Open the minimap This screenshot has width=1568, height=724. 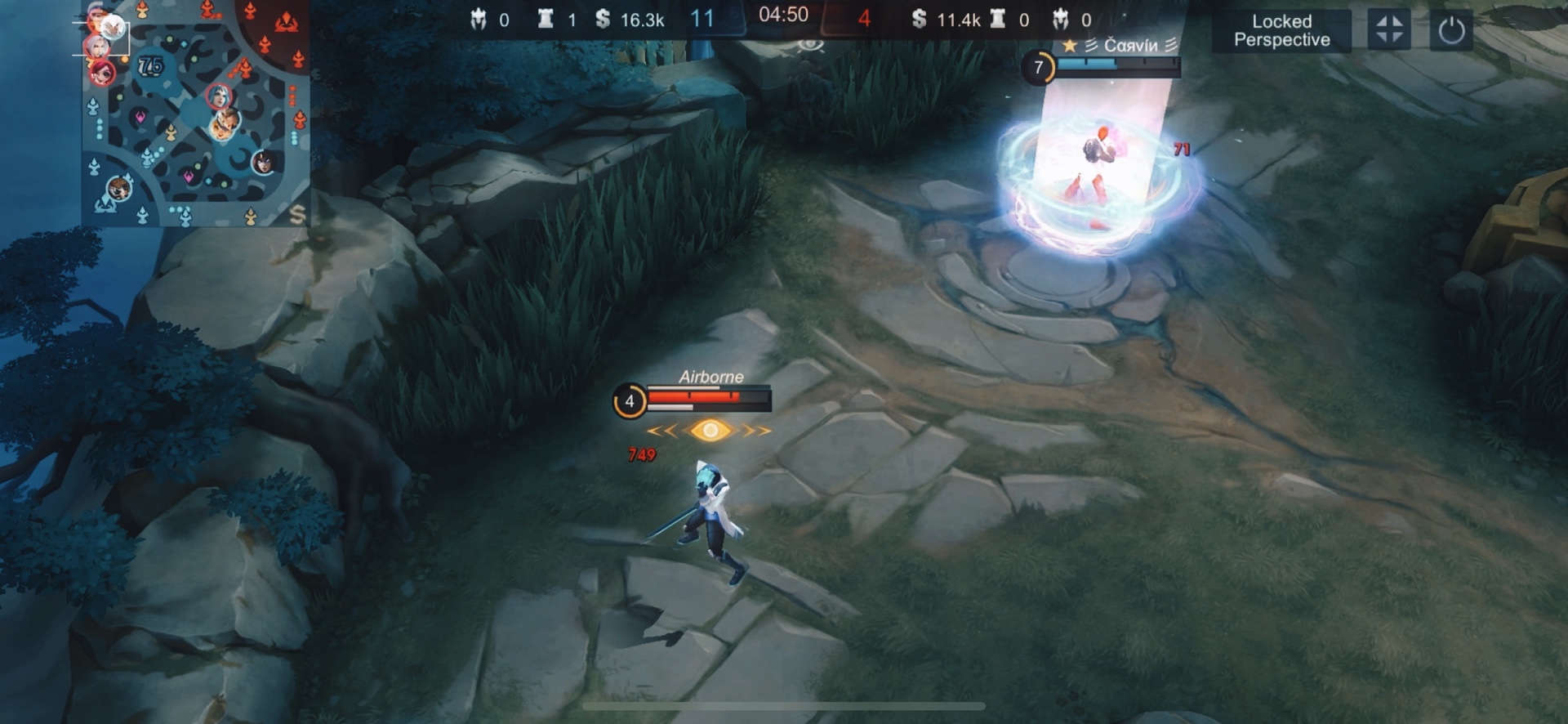click(196, 114)
